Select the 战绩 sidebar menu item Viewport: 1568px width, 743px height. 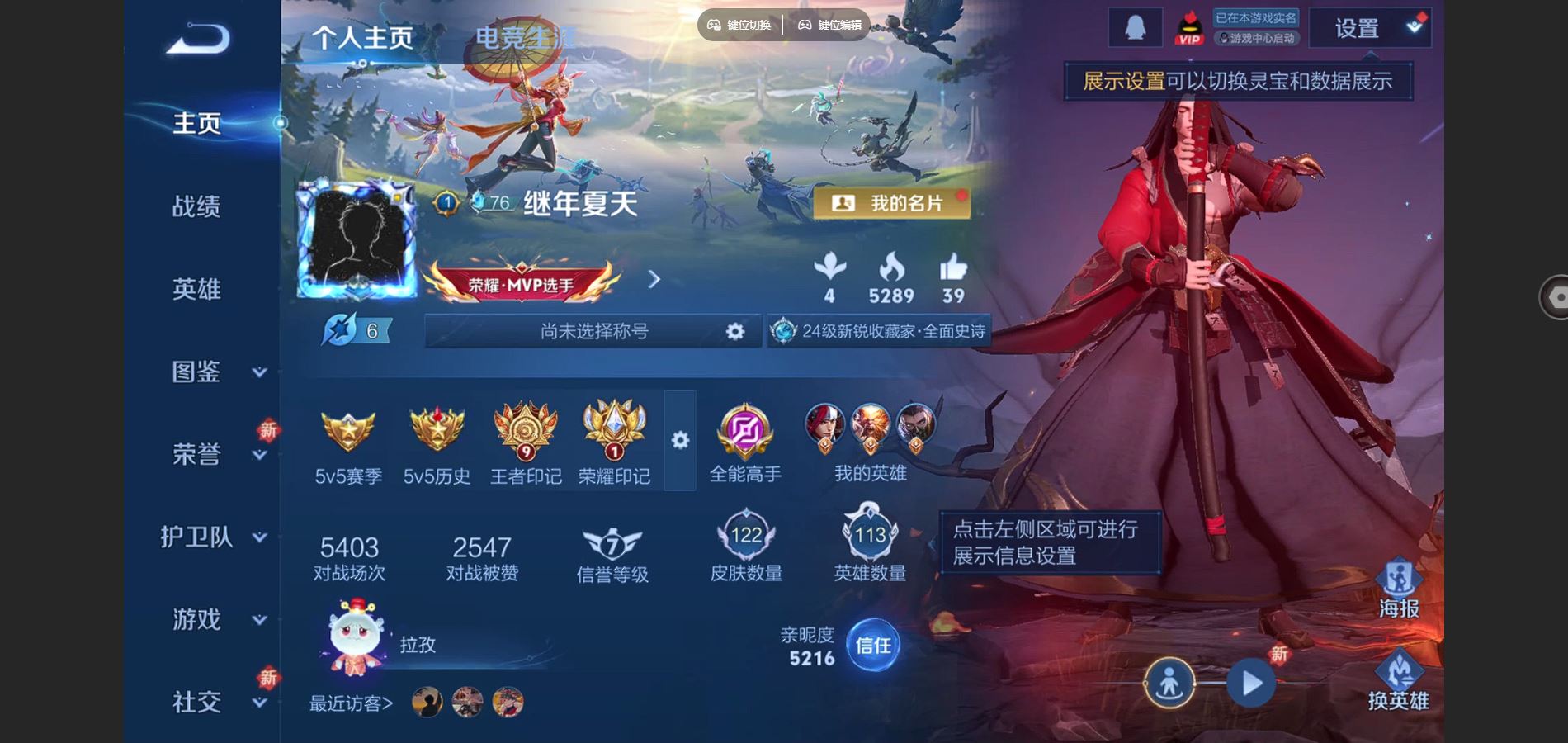click(x=198, y=207)
